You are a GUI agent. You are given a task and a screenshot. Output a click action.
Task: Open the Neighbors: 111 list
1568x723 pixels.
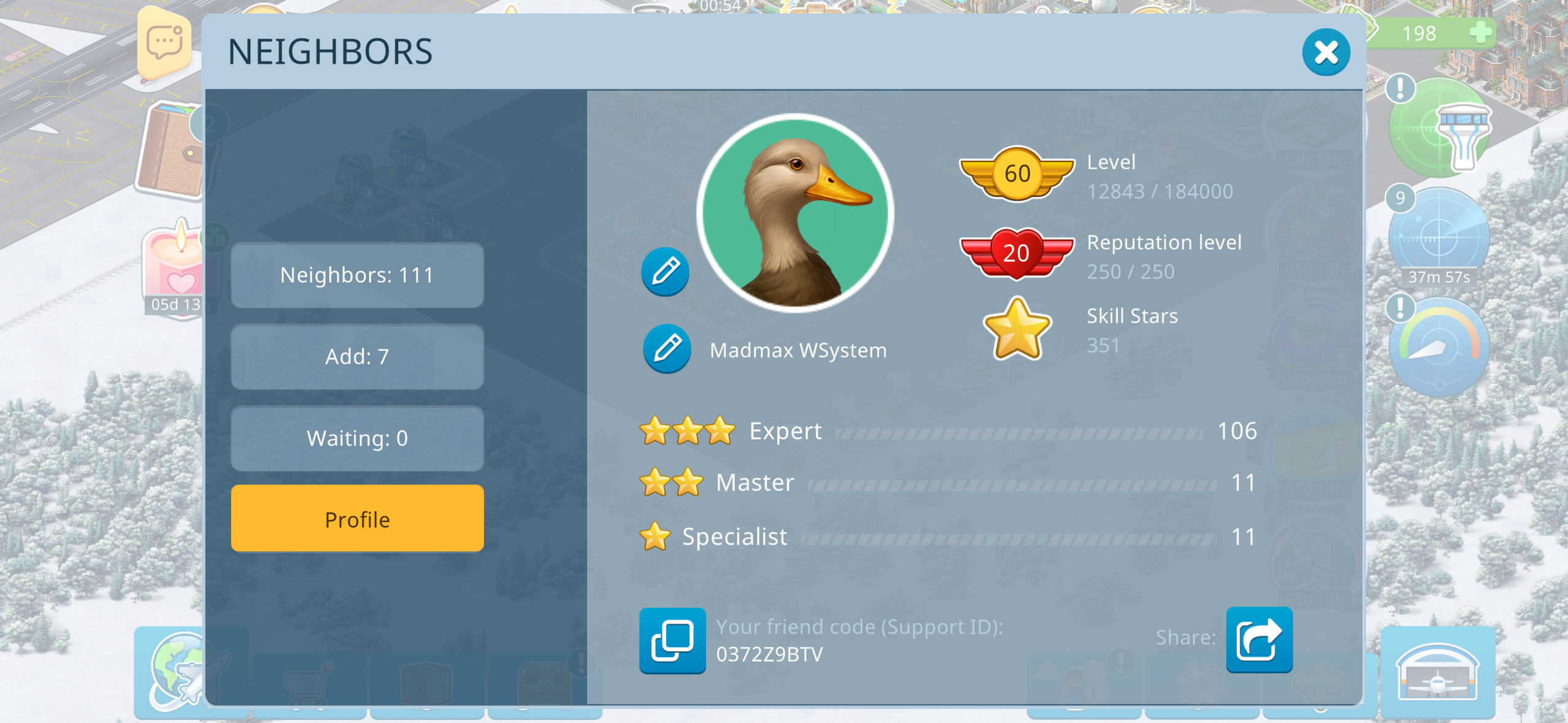click(357, 275)
